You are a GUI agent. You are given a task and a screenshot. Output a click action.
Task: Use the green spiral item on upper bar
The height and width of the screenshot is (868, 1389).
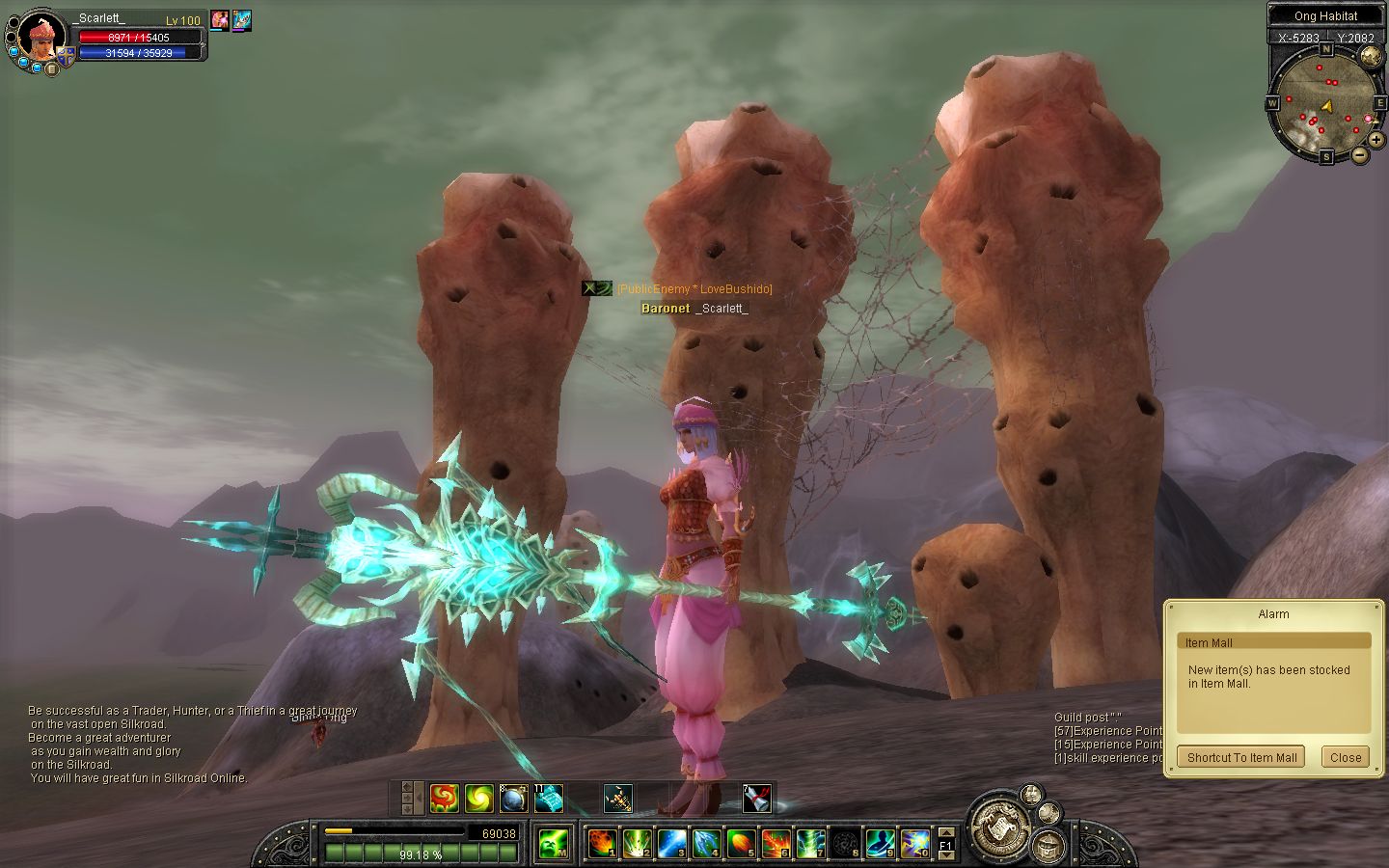tap(478, 798)
